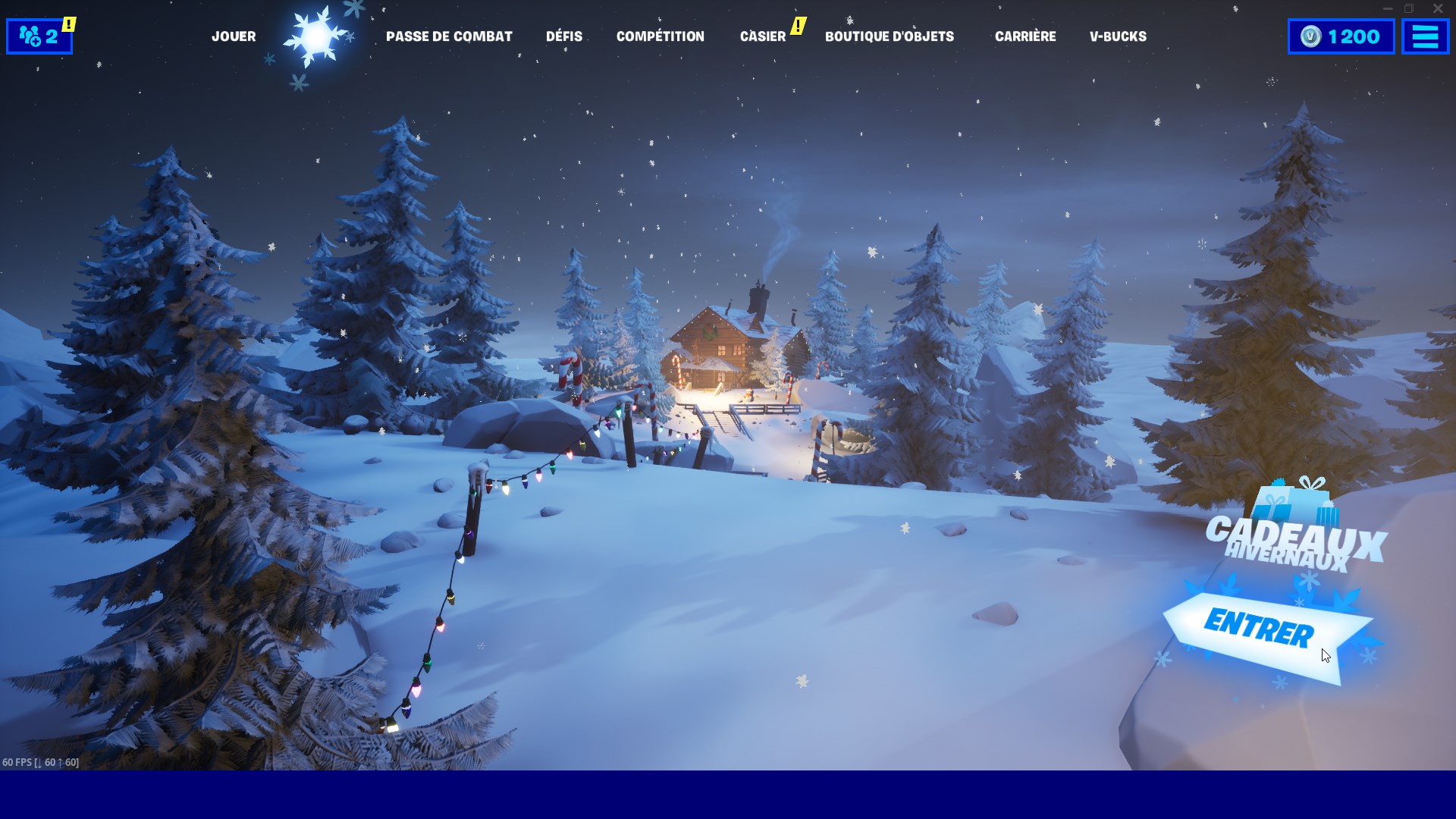Open the hamburger menu in the top-right corner
Image resolution: width=1456 pixels, height=819 pixels.
pyautogui.click(x=1425, y=35)
